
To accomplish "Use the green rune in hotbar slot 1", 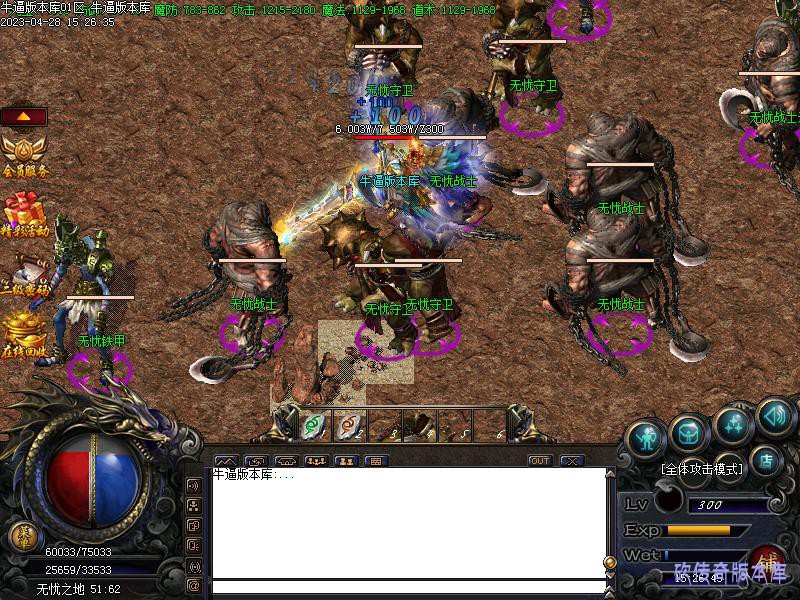I will click(x=314, y=425).
